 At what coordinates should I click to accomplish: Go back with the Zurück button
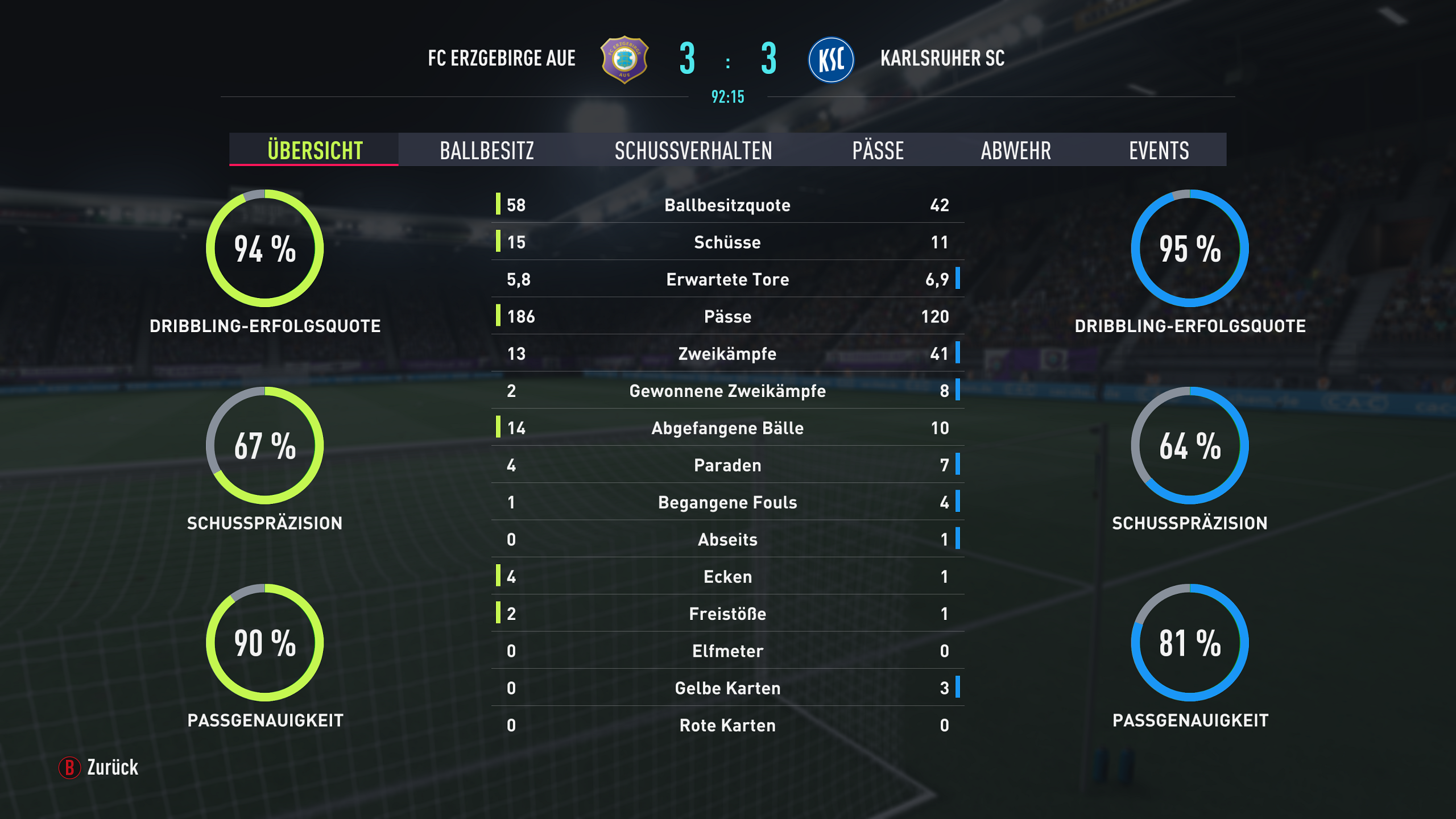[100, 767]
